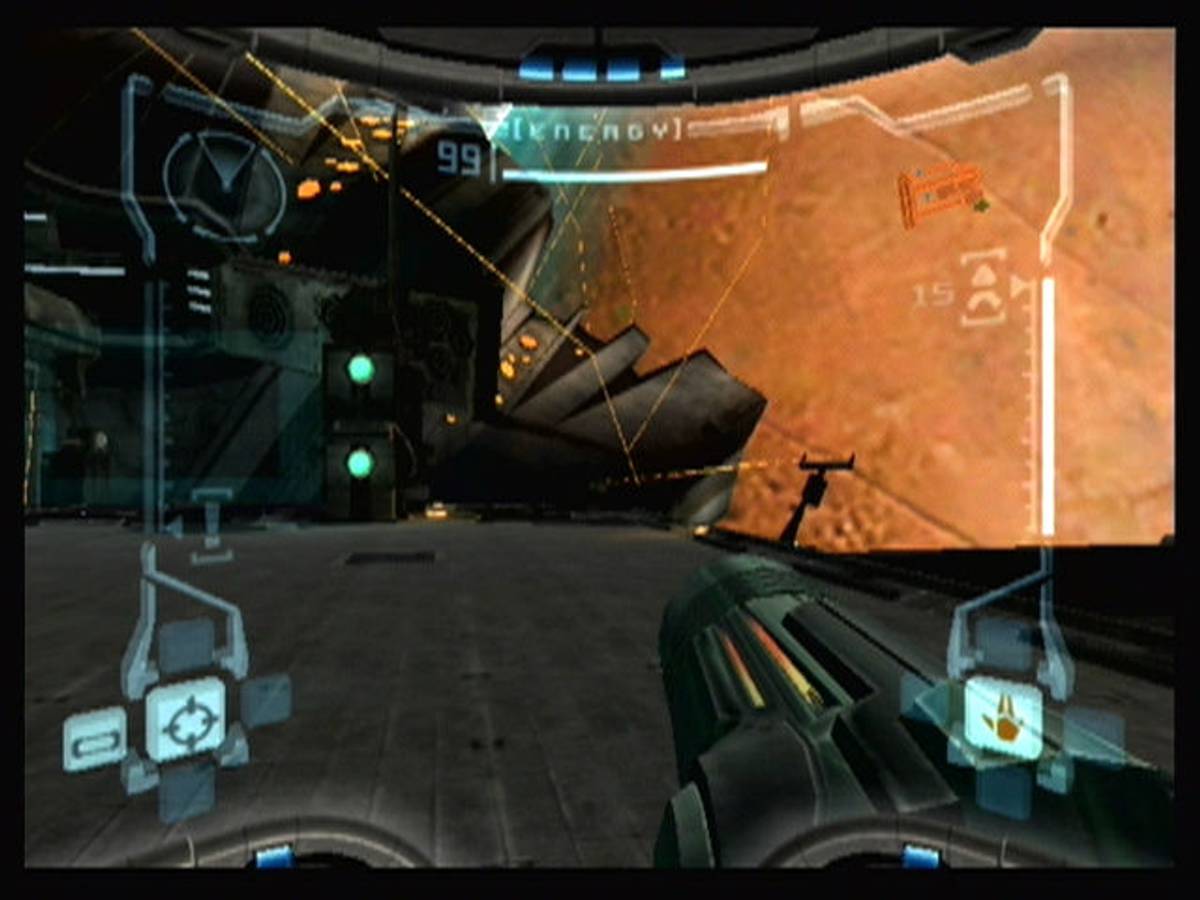This screenshot has height=900, width=1200.
Task: Switch to the Scan Visor icon
Action: point(95,740)
